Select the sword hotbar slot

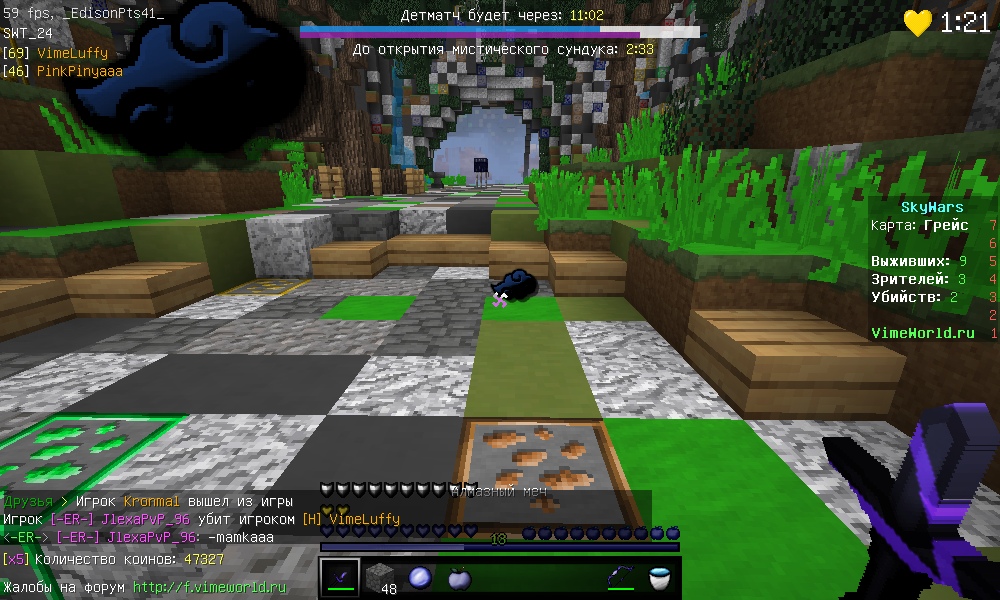(x=340, y=577)
